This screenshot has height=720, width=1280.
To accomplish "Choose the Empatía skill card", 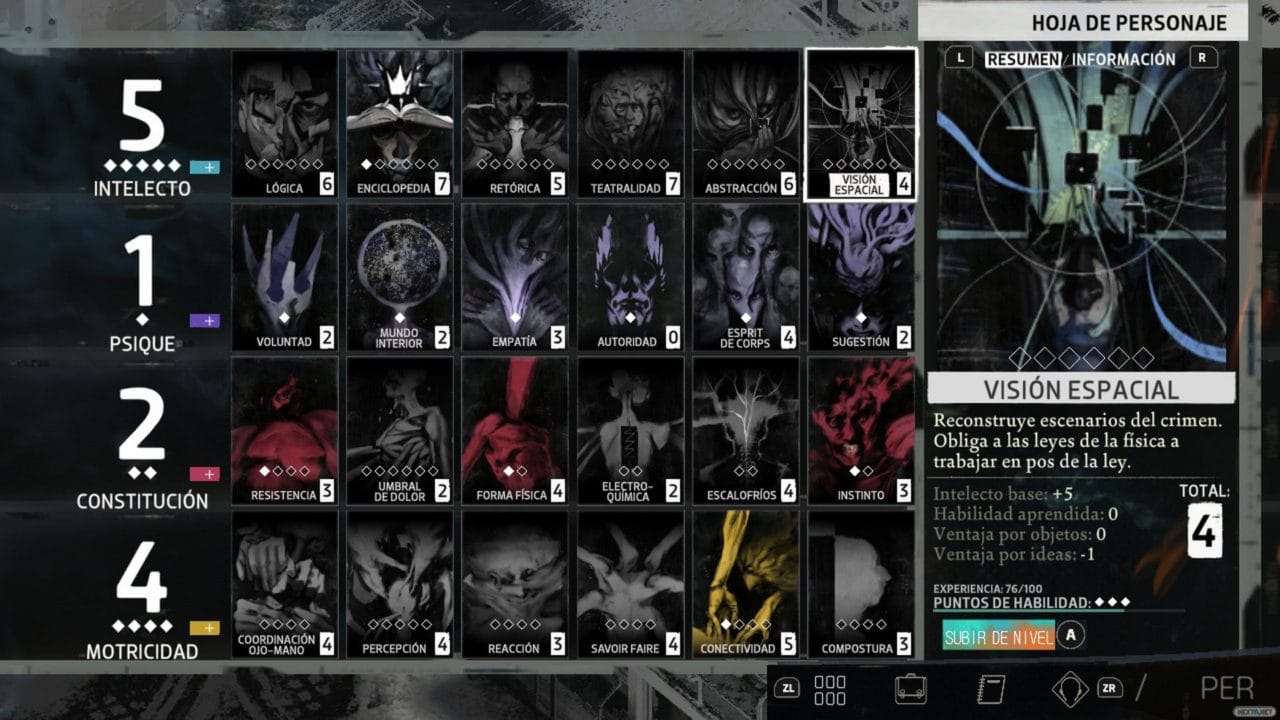I will (515, 277).
